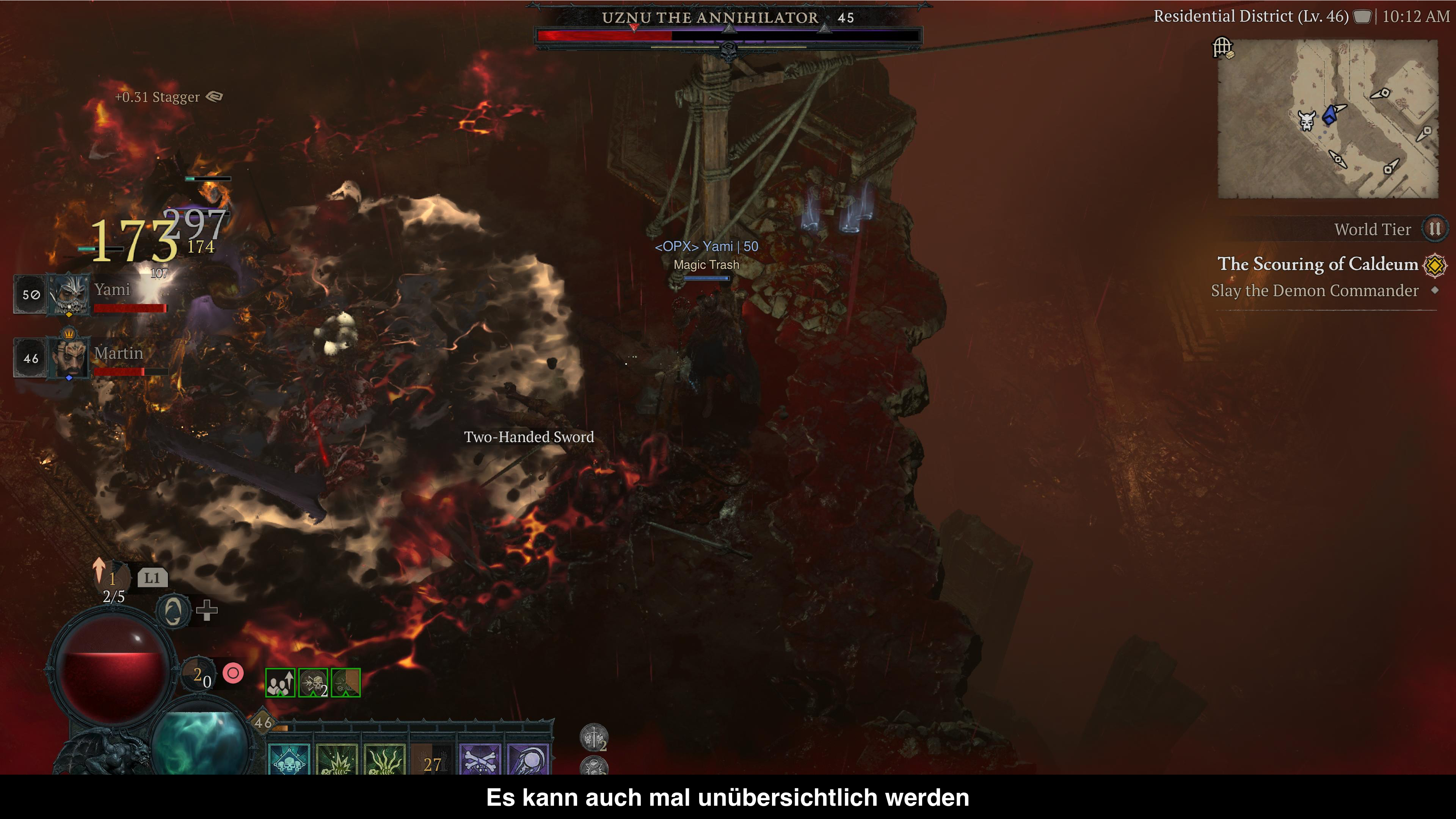Select The Scouring of Caldeum quest tracker
The image size is (1456, 819).
click(1317, 264)
